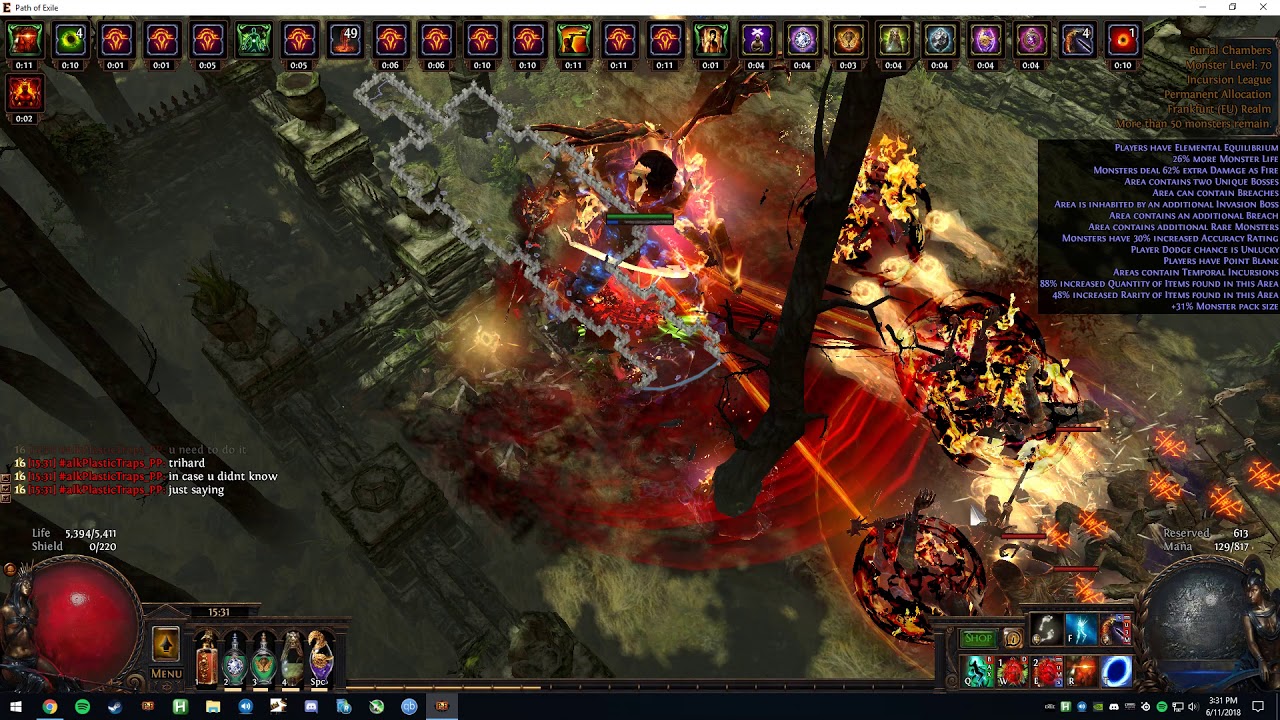Screen dimensions: 1280x720
Task: Select the red skill bound to E
Action: (1047, 671)
